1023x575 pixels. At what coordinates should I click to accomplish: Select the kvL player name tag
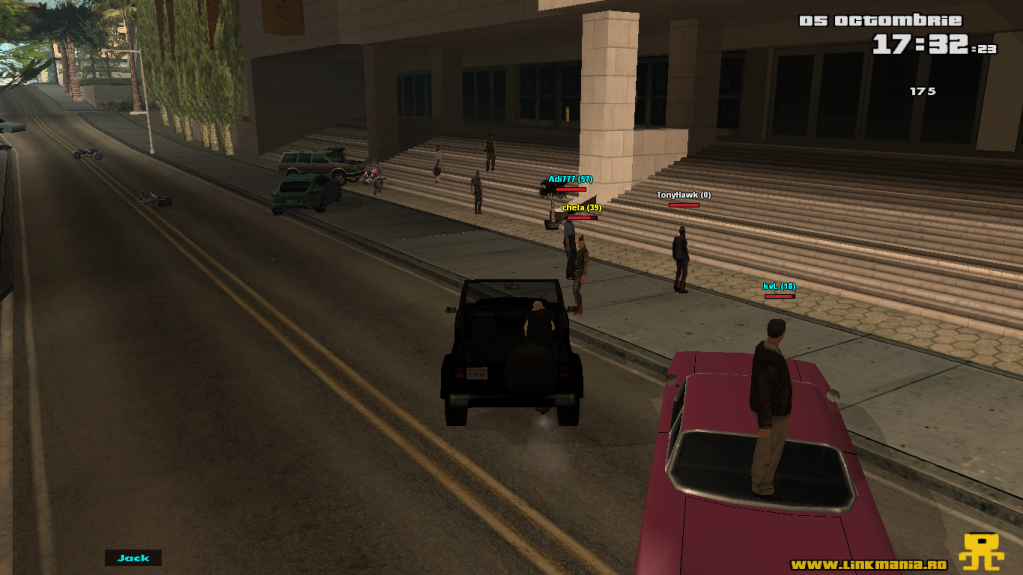tap(779, 286)
